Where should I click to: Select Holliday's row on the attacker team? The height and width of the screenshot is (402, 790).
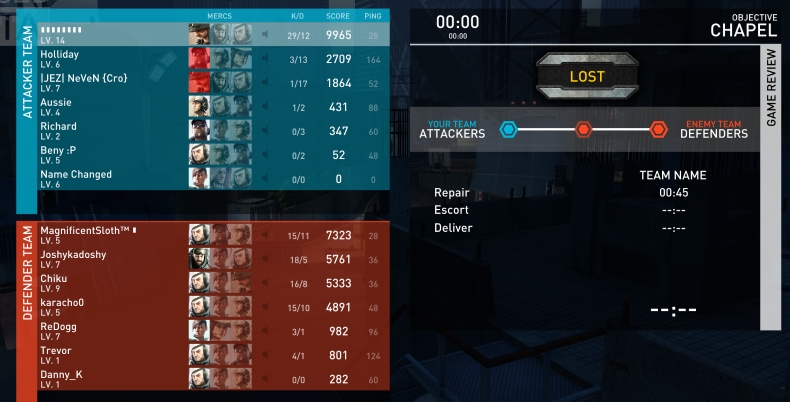click(112, 58)
